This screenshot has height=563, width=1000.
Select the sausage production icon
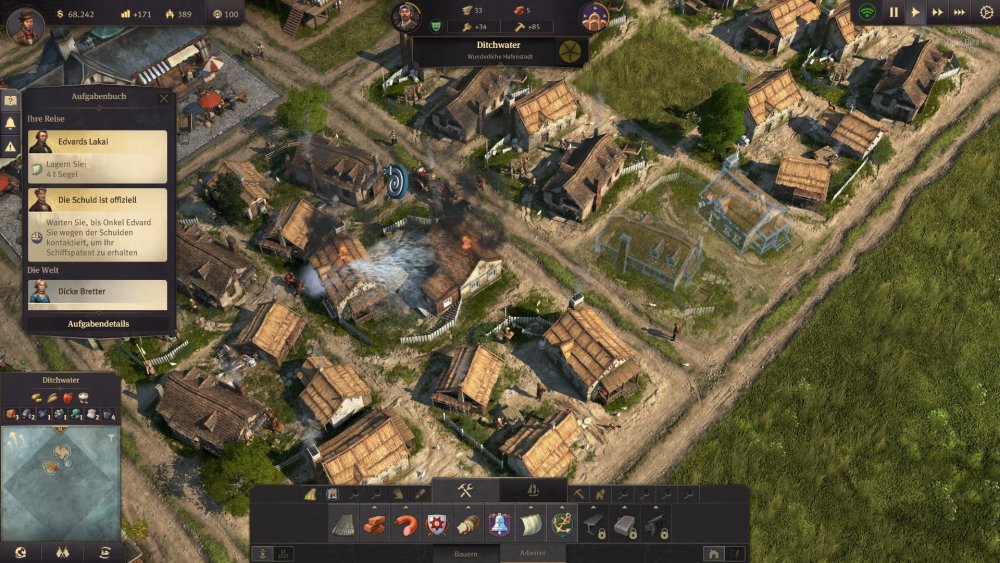[406, 524]
